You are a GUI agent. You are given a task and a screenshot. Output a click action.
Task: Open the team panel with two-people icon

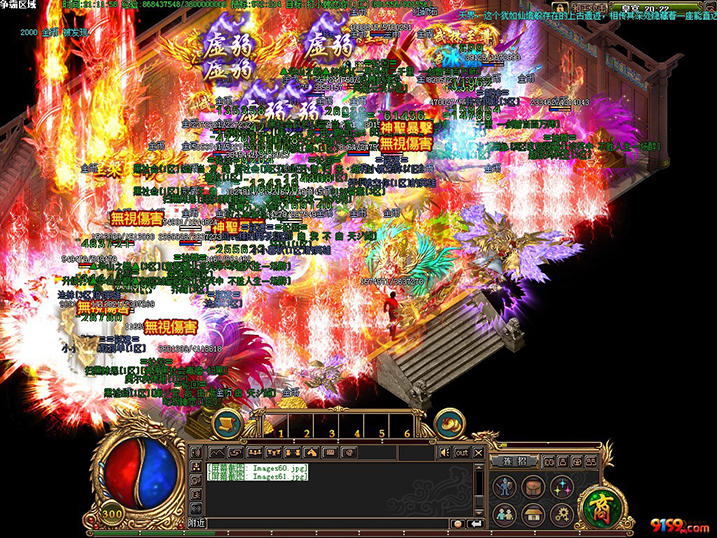505,514
